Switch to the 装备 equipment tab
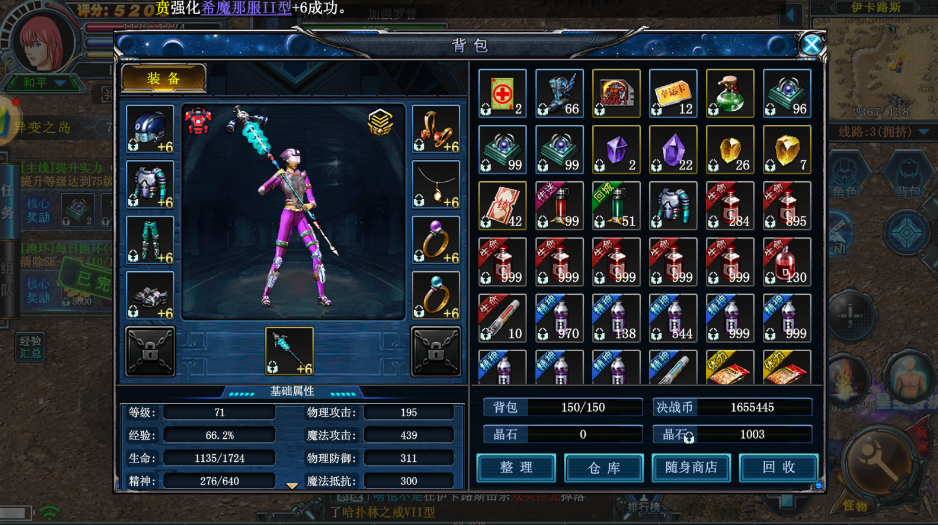The height and width of the screenshot is (525, 938). click(x=163, y=79)
